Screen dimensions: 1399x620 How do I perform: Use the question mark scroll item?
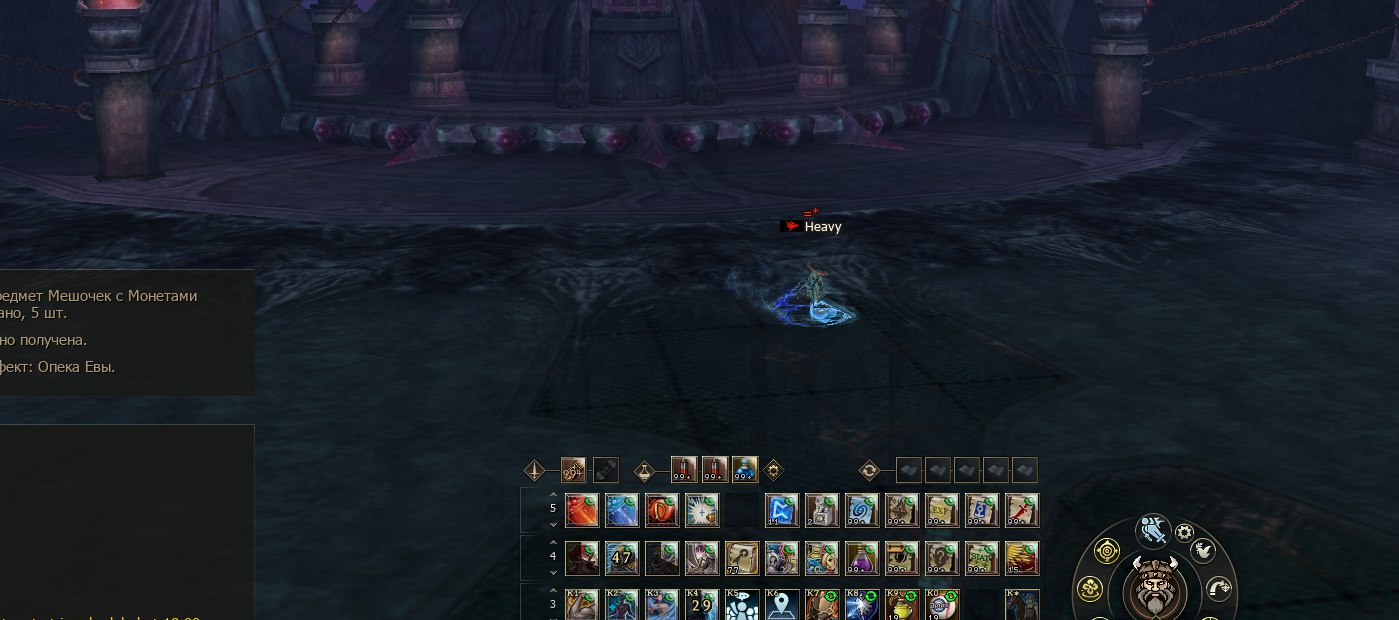pos(942,558)
